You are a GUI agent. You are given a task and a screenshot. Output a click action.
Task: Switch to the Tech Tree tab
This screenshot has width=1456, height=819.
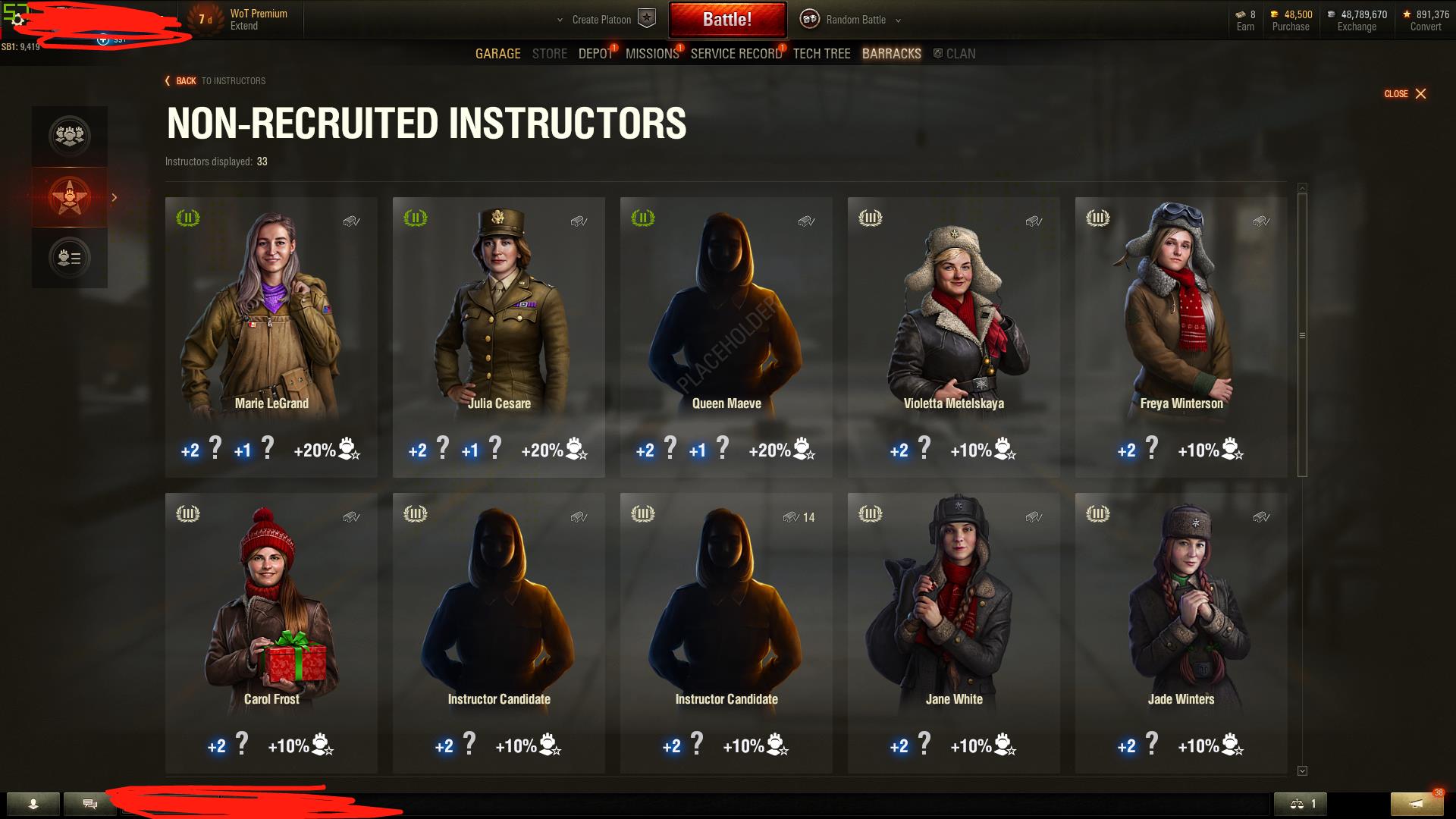coord(821,54)
